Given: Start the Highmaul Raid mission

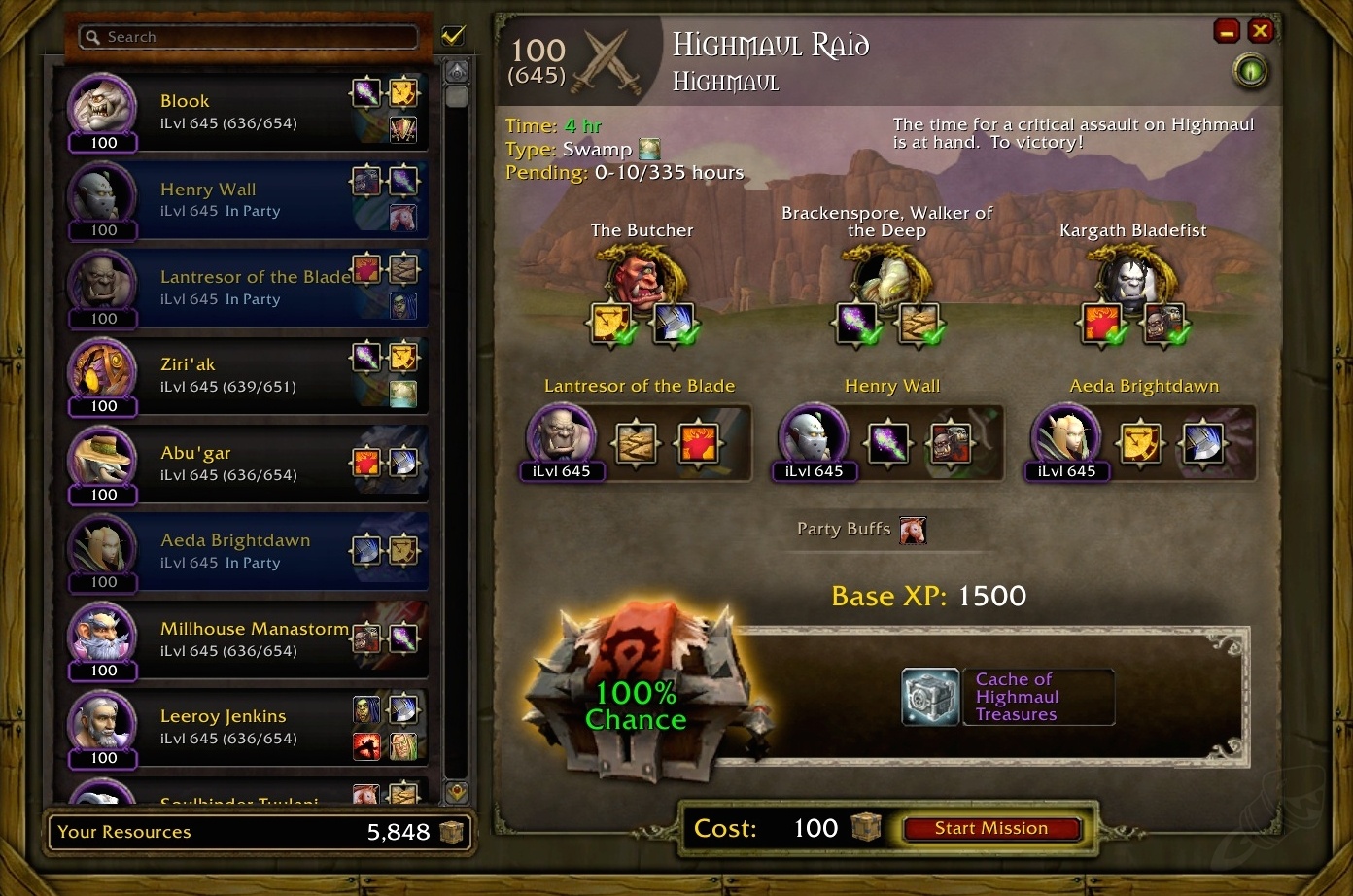Looking at the screenshot, I should pyautogui.click(x=991, y=829).
